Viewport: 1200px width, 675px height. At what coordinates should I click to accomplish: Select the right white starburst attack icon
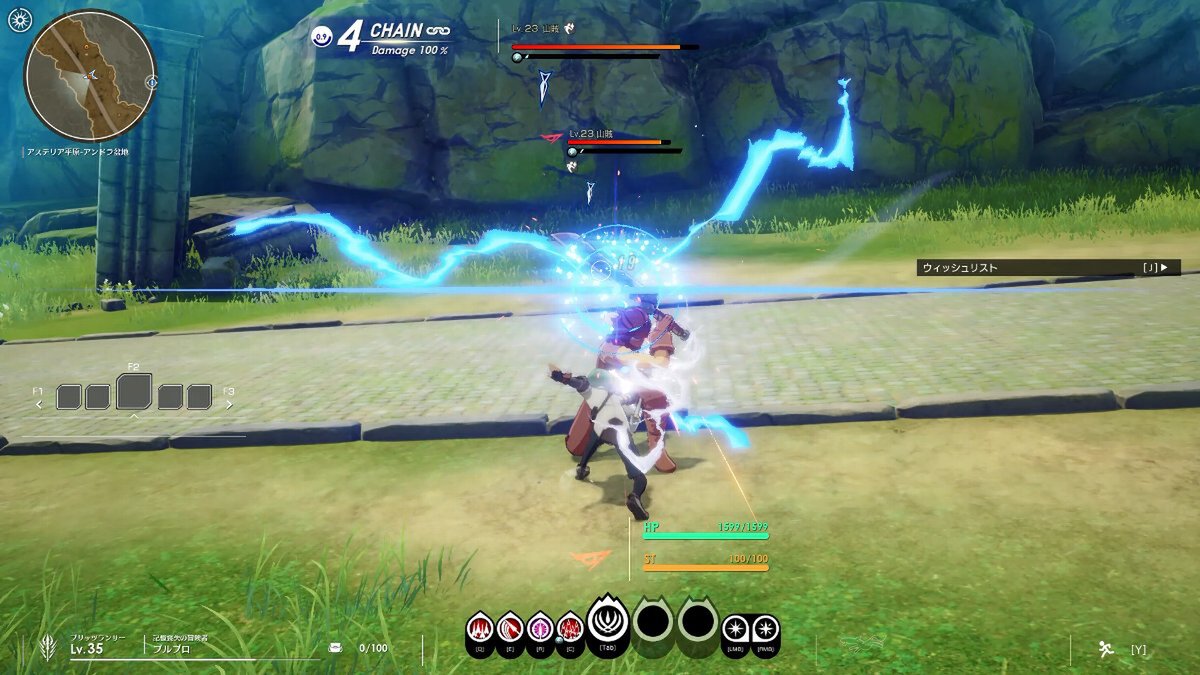(x=765, y=630)
